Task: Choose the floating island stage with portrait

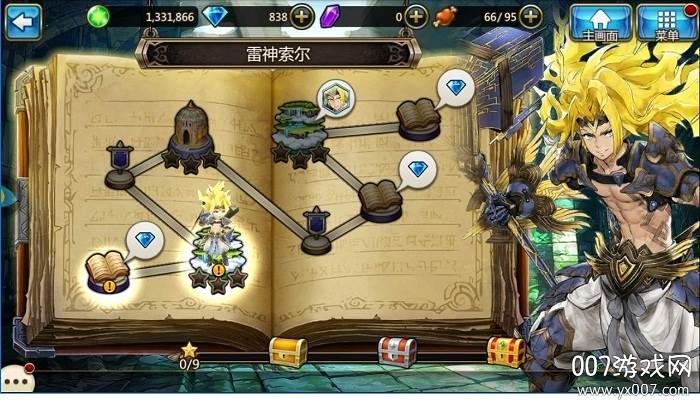Action: pyautogui.click(x=298, y=127)
